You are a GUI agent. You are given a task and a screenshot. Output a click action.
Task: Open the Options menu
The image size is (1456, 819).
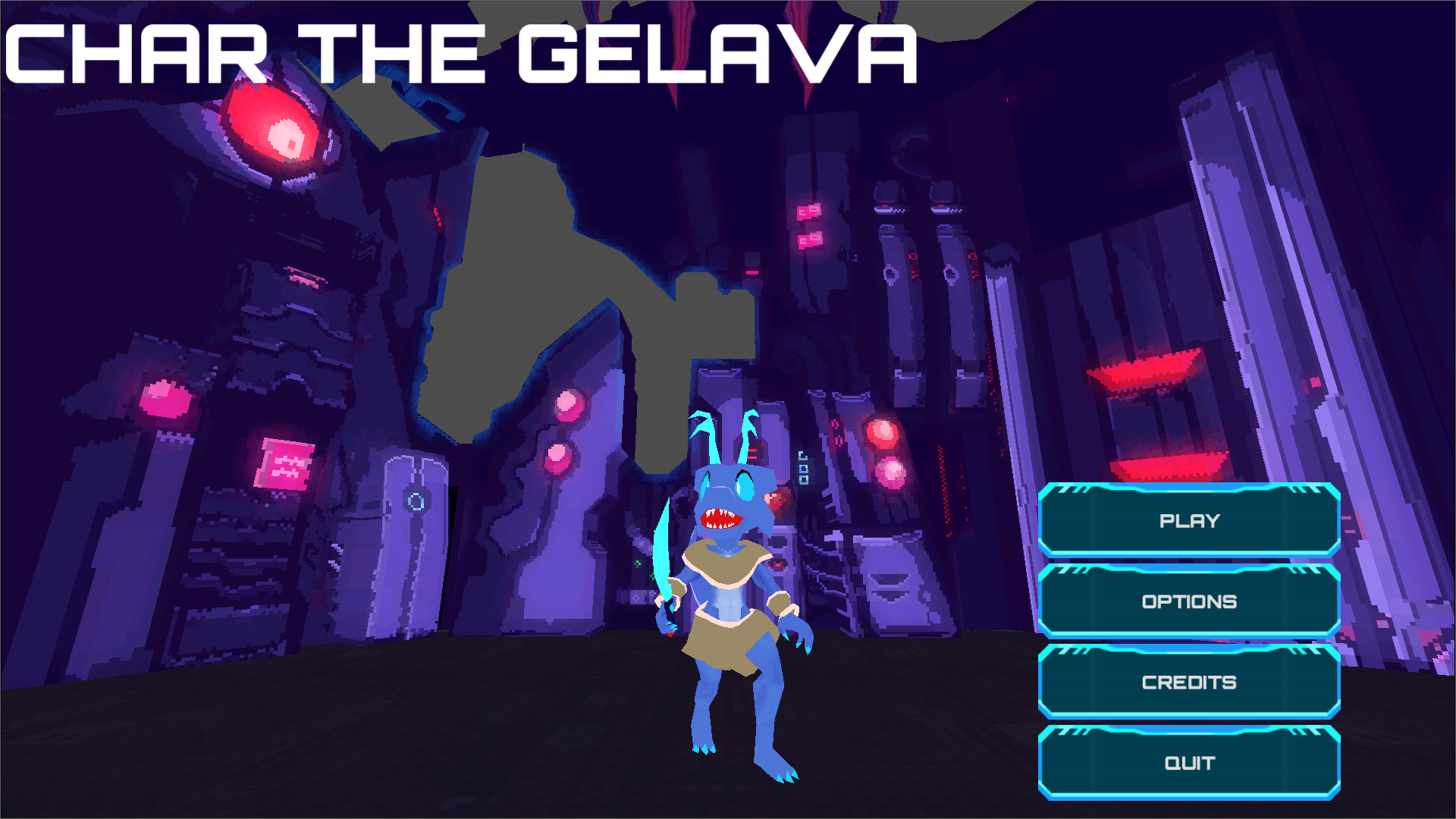click(x=1188, y=601)
